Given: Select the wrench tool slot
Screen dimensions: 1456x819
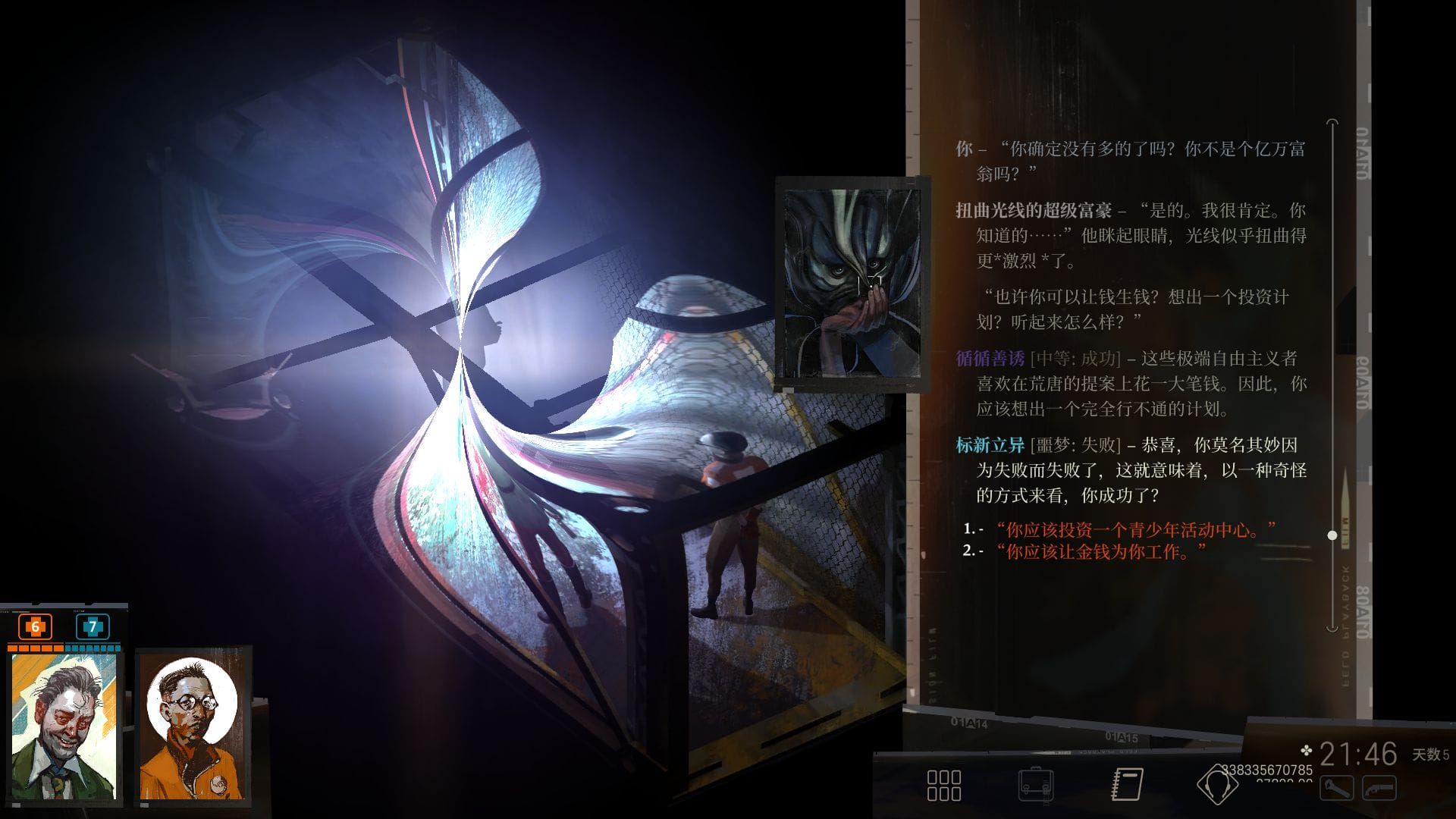Looking at the screenshot, I should pos(1336,789).
